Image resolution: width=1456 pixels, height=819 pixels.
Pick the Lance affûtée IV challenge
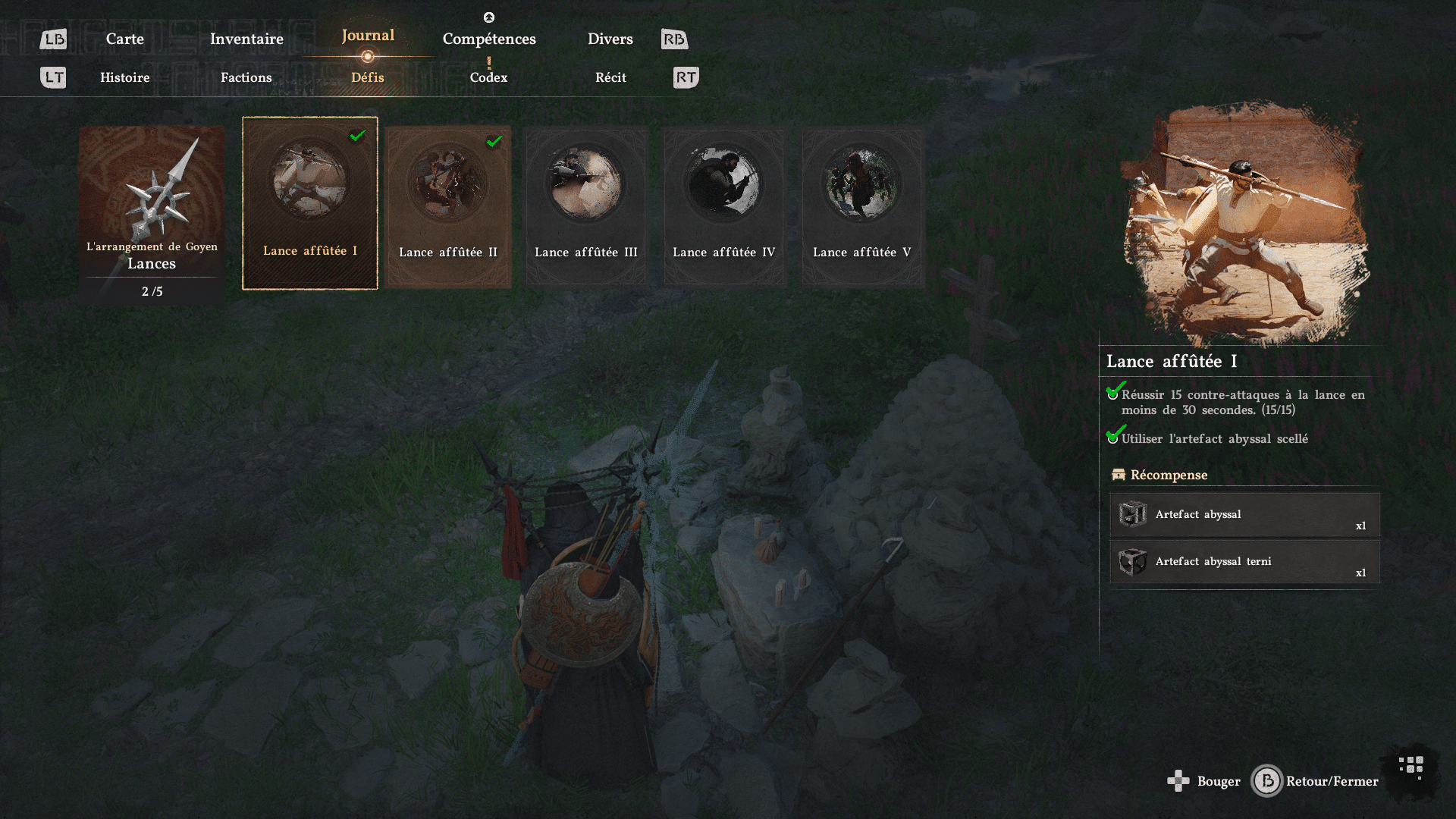tap(724, 206)
